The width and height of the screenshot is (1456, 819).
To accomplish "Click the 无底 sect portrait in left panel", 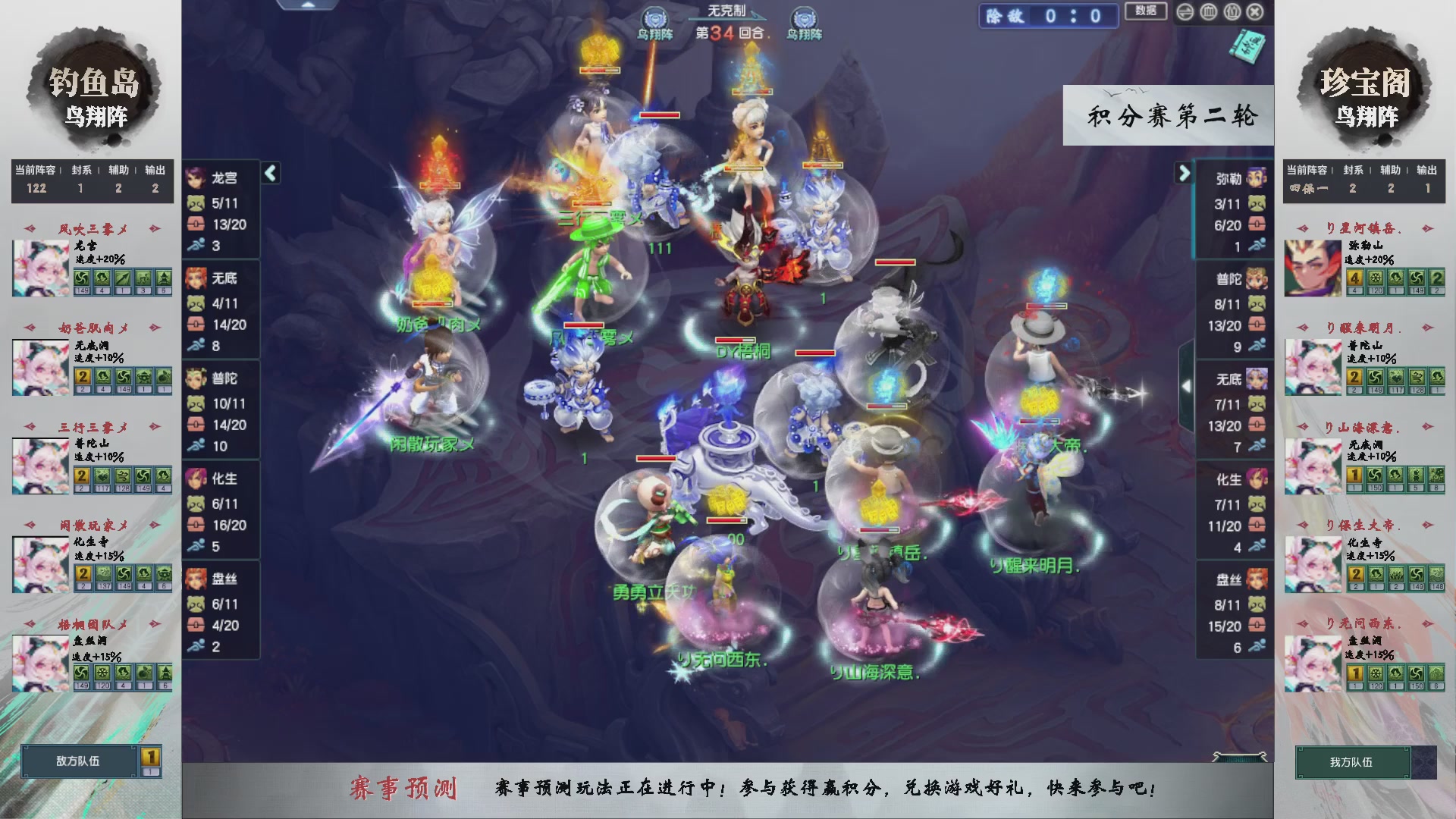I will 196,279.
